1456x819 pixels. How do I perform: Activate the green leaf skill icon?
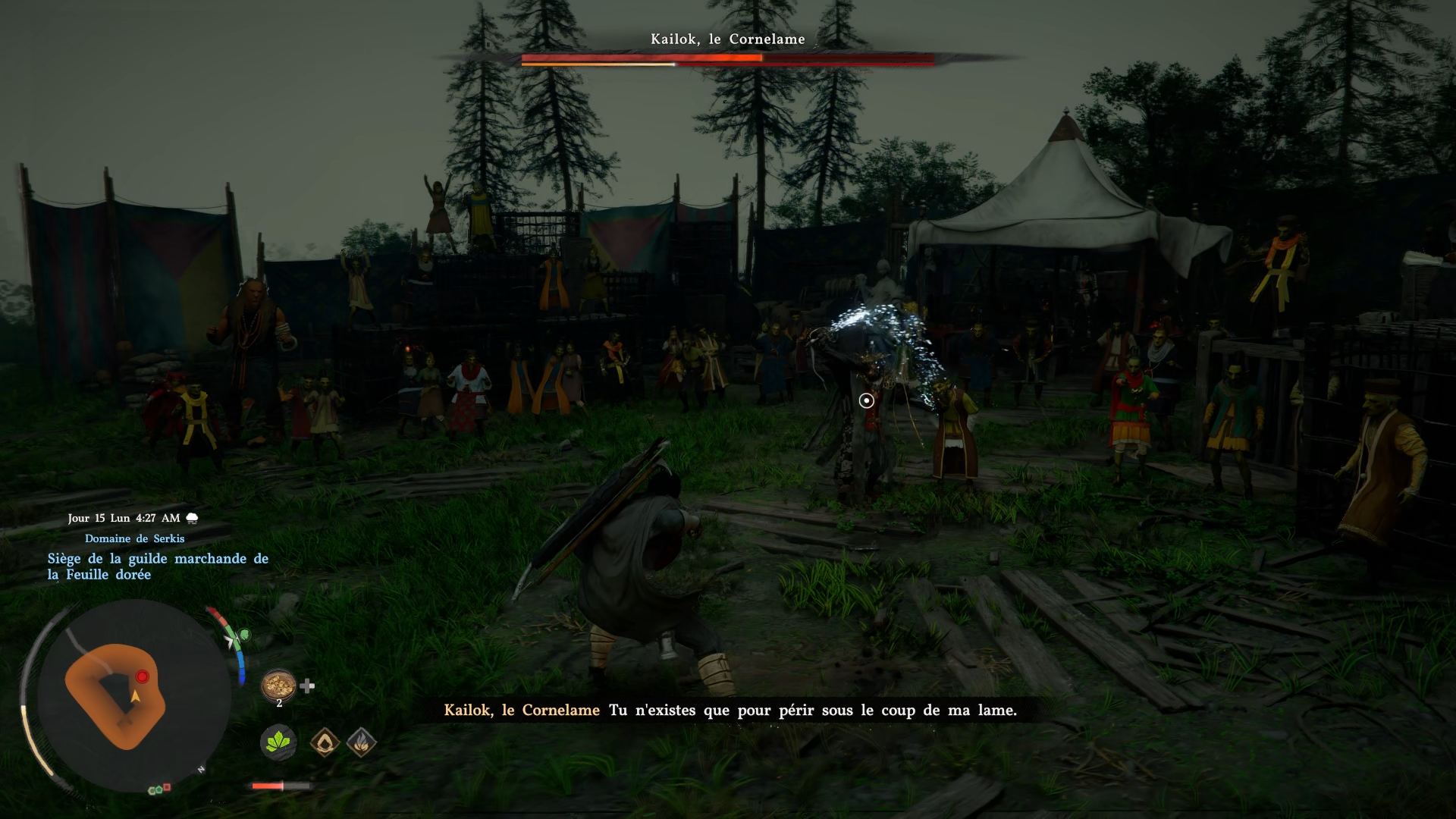278,742
